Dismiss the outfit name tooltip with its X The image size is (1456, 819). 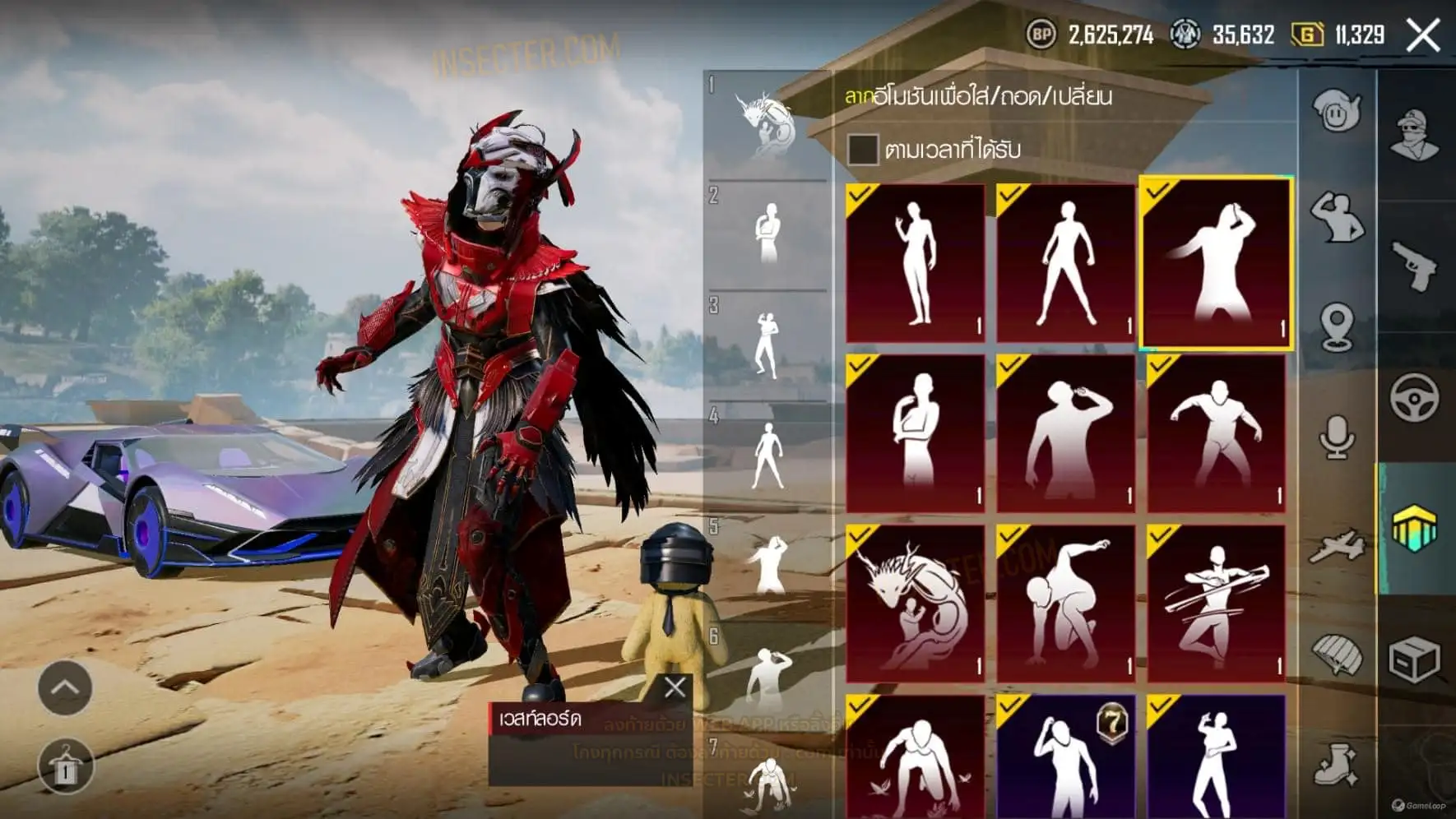(675, 687)
